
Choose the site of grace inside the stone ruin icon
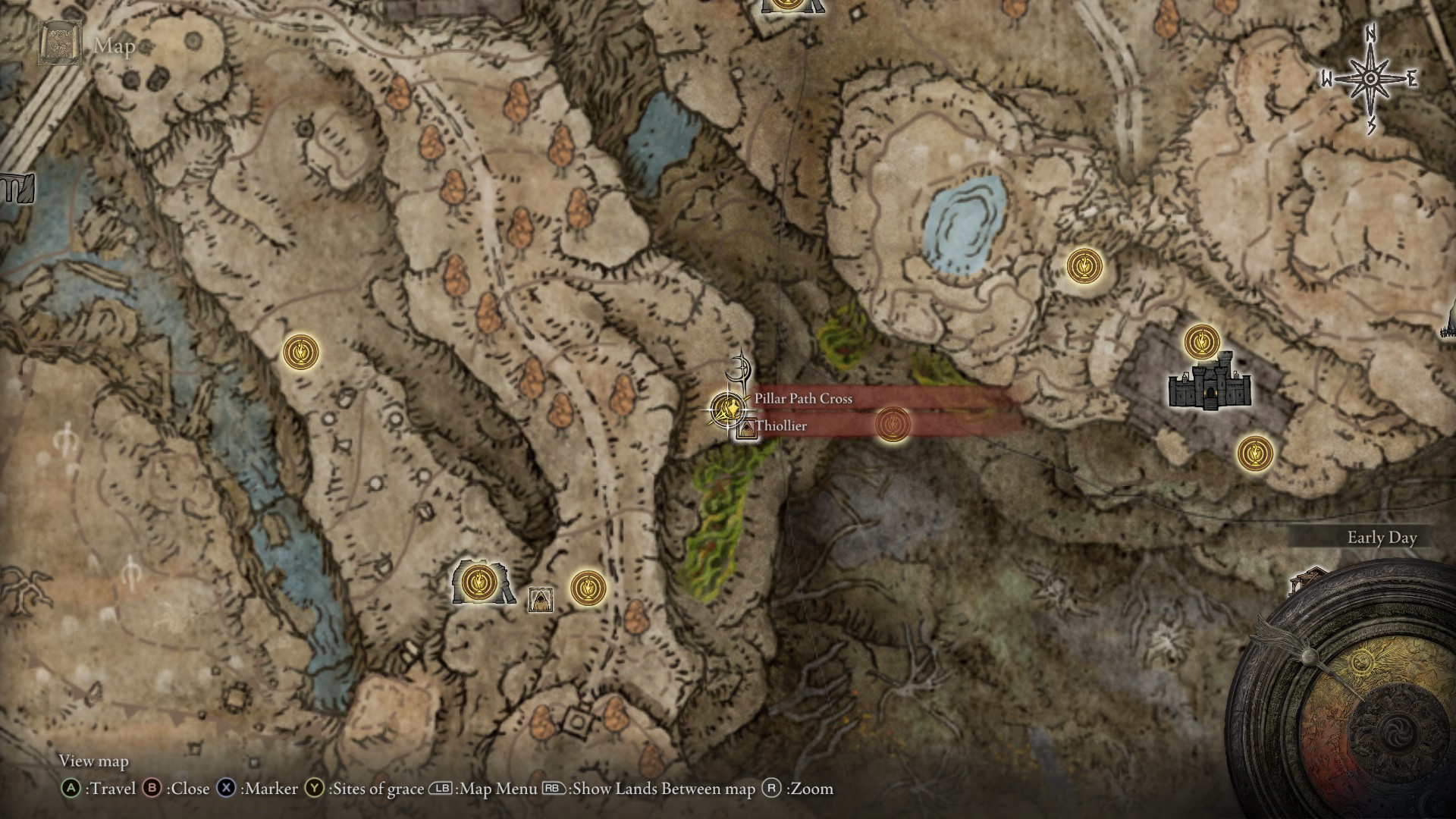click(x=479, y=582)
